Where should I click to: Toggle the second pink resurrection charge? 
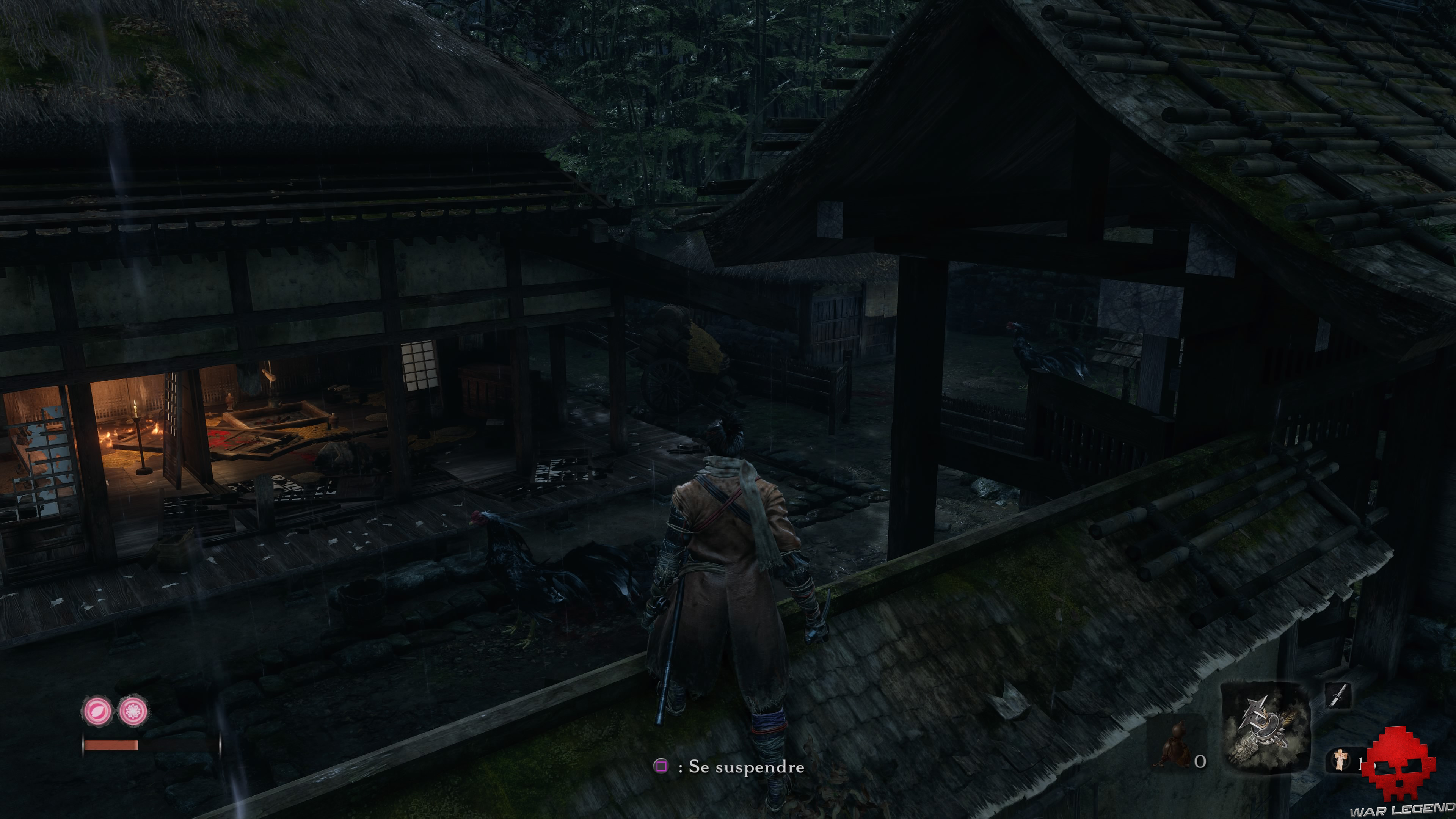[x=134, y=711]
